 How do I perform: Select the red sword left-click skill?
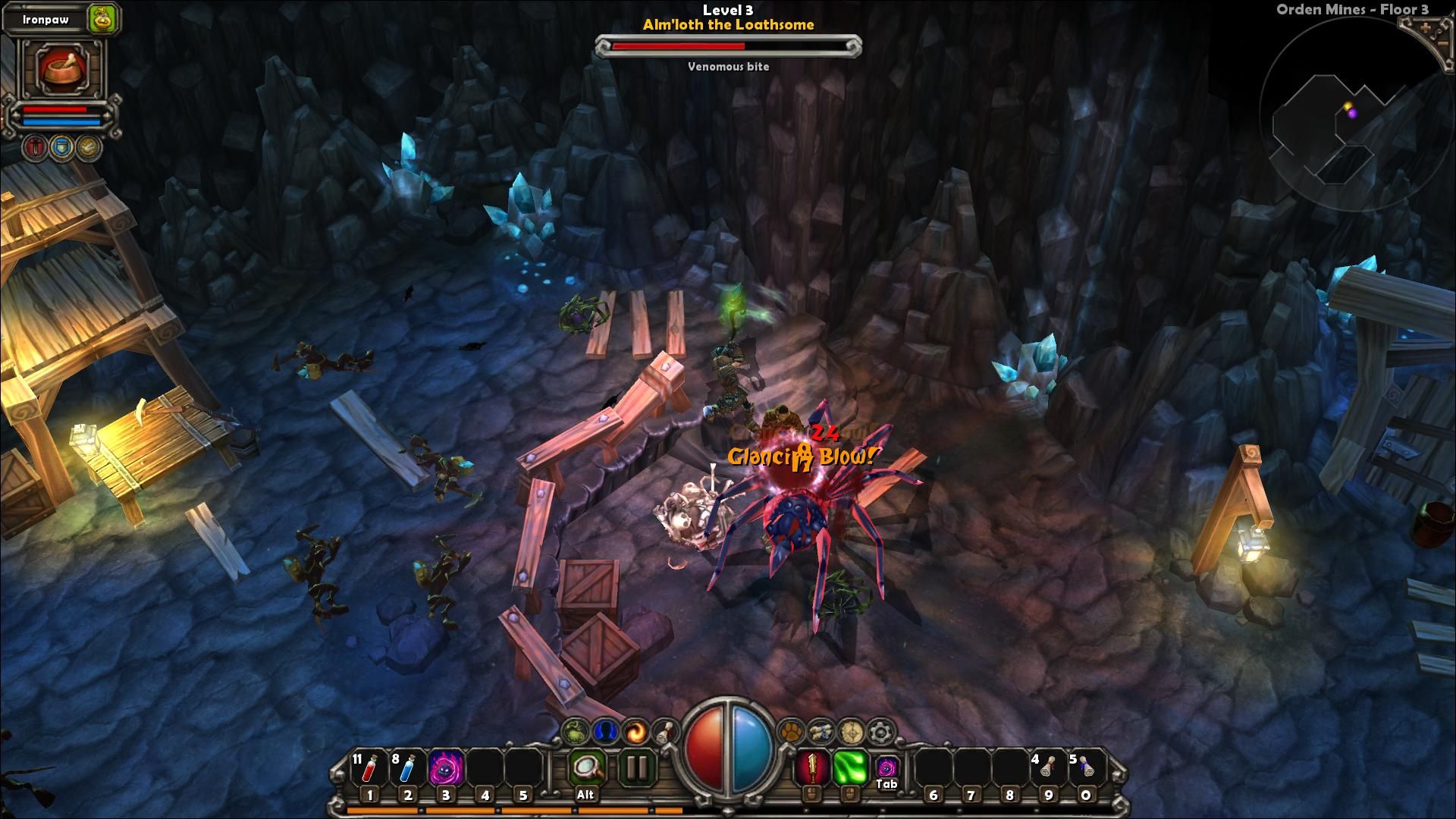point(811,767)
